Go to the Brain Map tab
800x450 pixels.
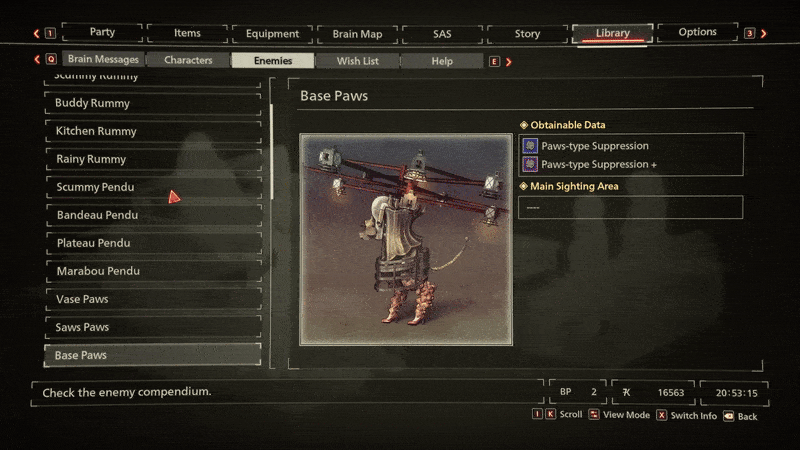coord(357,33)
